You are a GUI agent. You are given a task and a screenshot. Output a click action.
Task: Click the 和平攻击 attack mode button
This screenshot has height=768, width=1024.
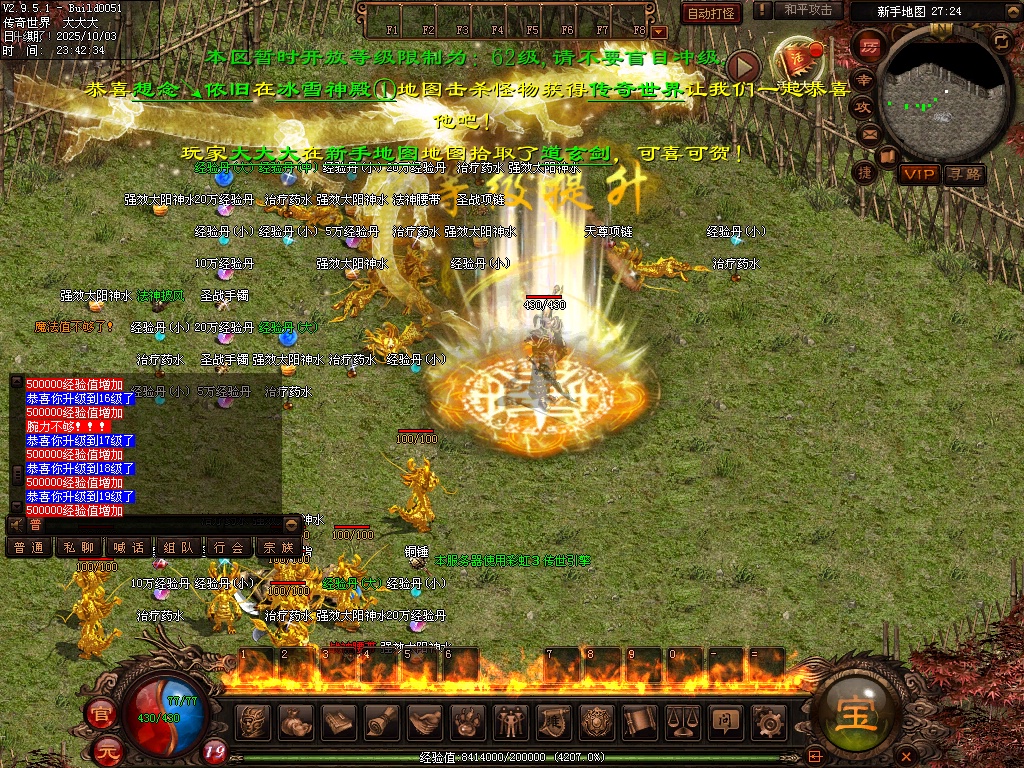(807, 10)
